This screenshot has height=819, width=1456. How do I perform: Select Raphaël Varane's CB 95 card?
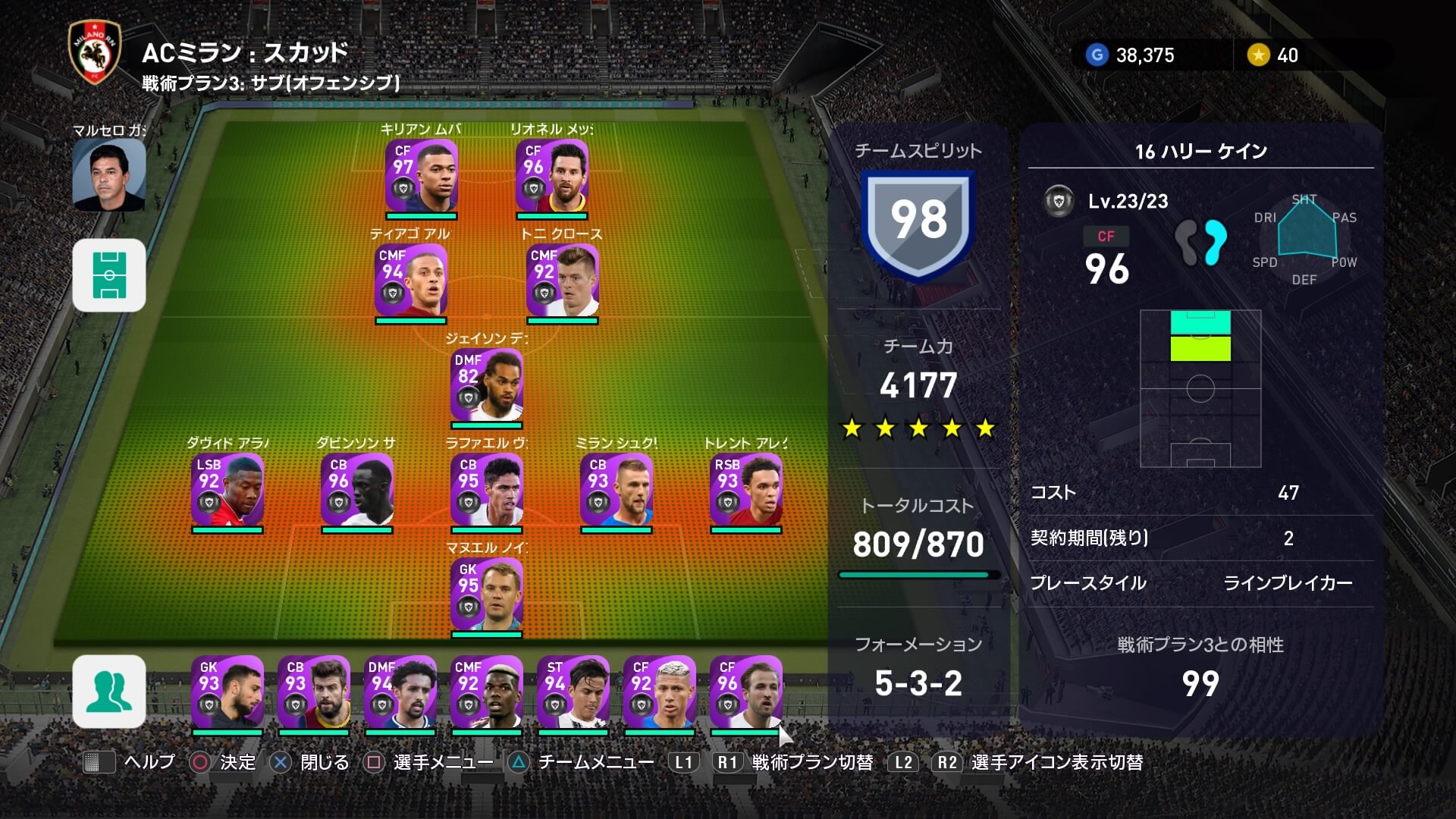(487, 489)
